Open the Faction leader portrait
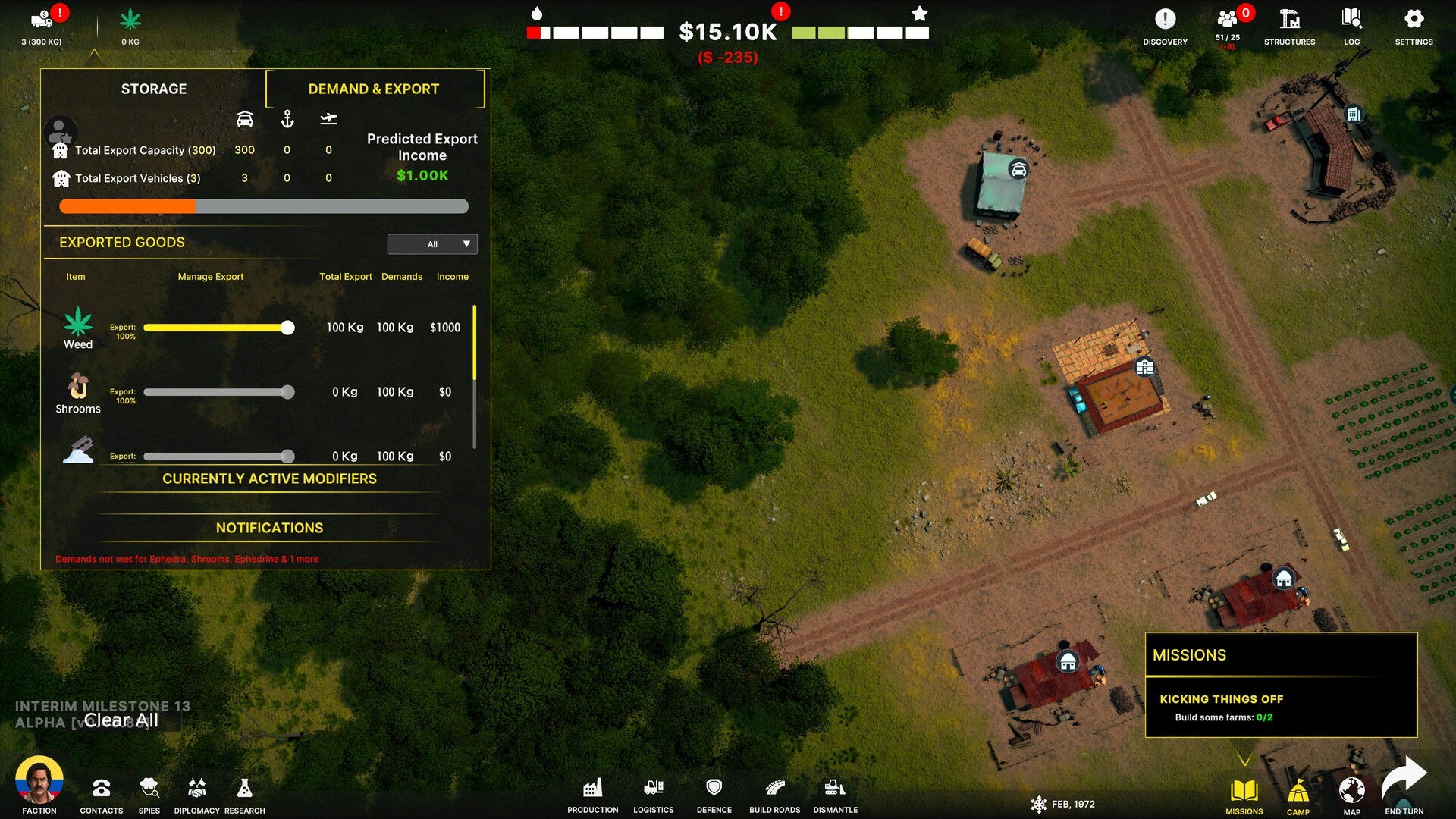1456x819 pixels. click(39, 781)
